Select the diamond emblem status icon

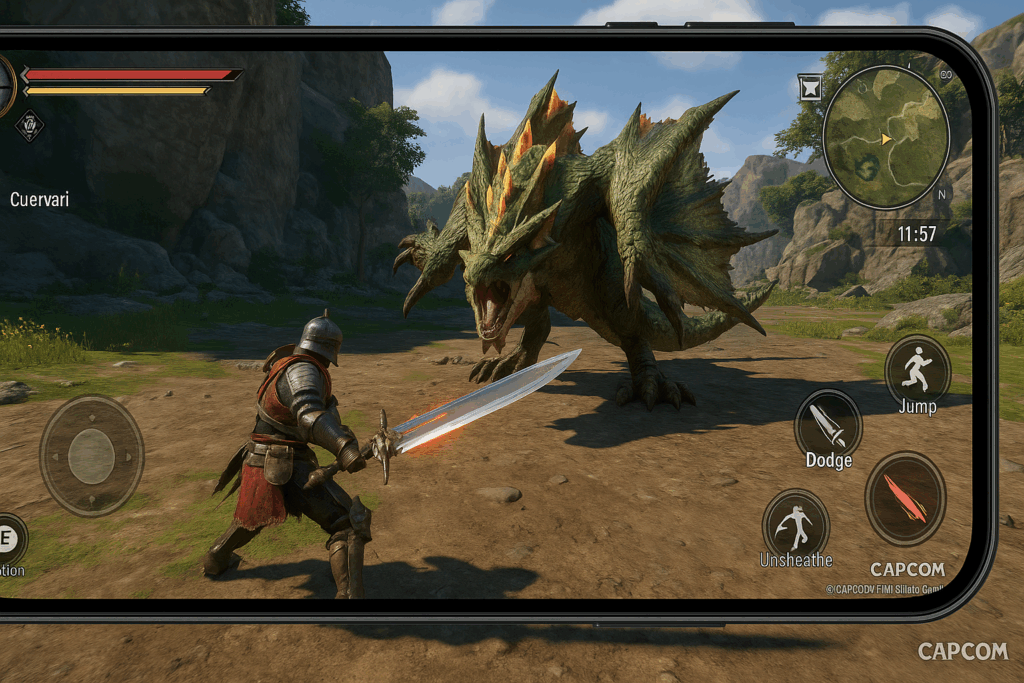(x=29, y=125)
